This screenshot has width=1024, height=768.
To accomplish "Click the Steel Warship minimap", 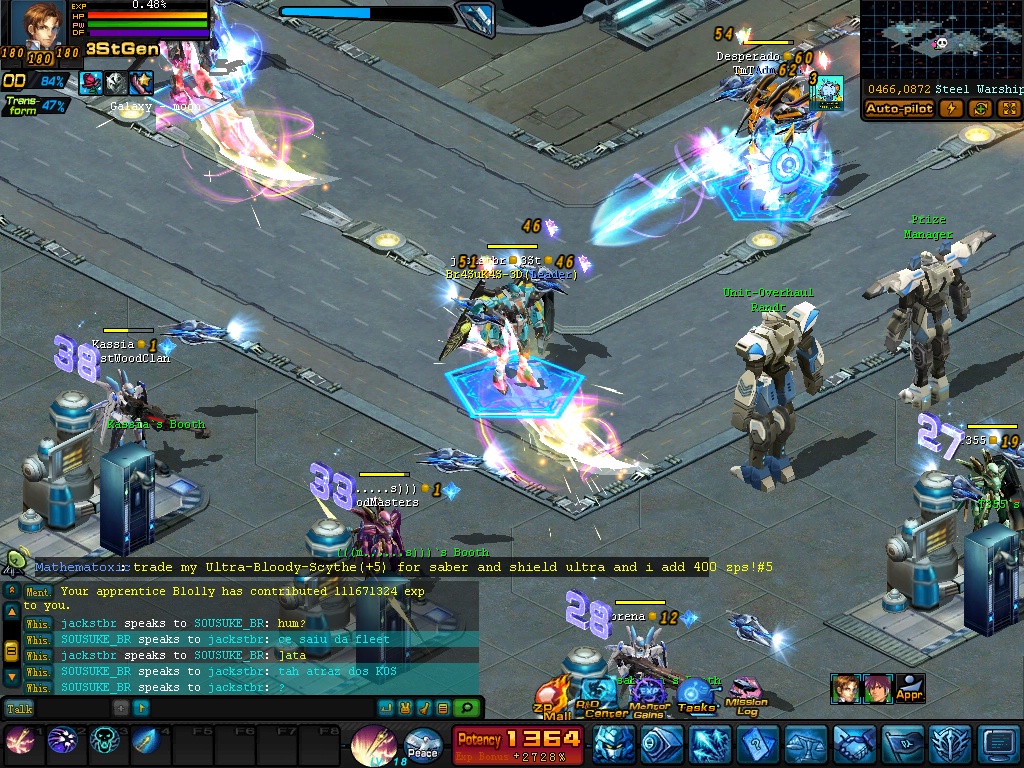I will pyautogui.click(x=941, y=41).
